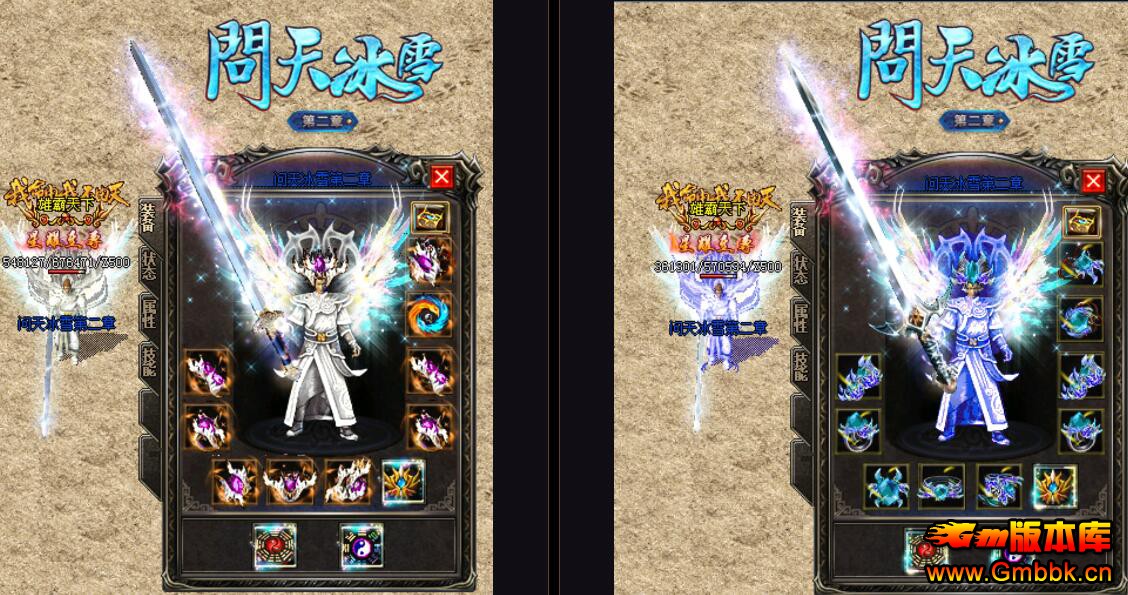This screenshot has height=595, width=1128.
Task: Select 装备 tab on white-armored character panel
Action: (148, 216)
